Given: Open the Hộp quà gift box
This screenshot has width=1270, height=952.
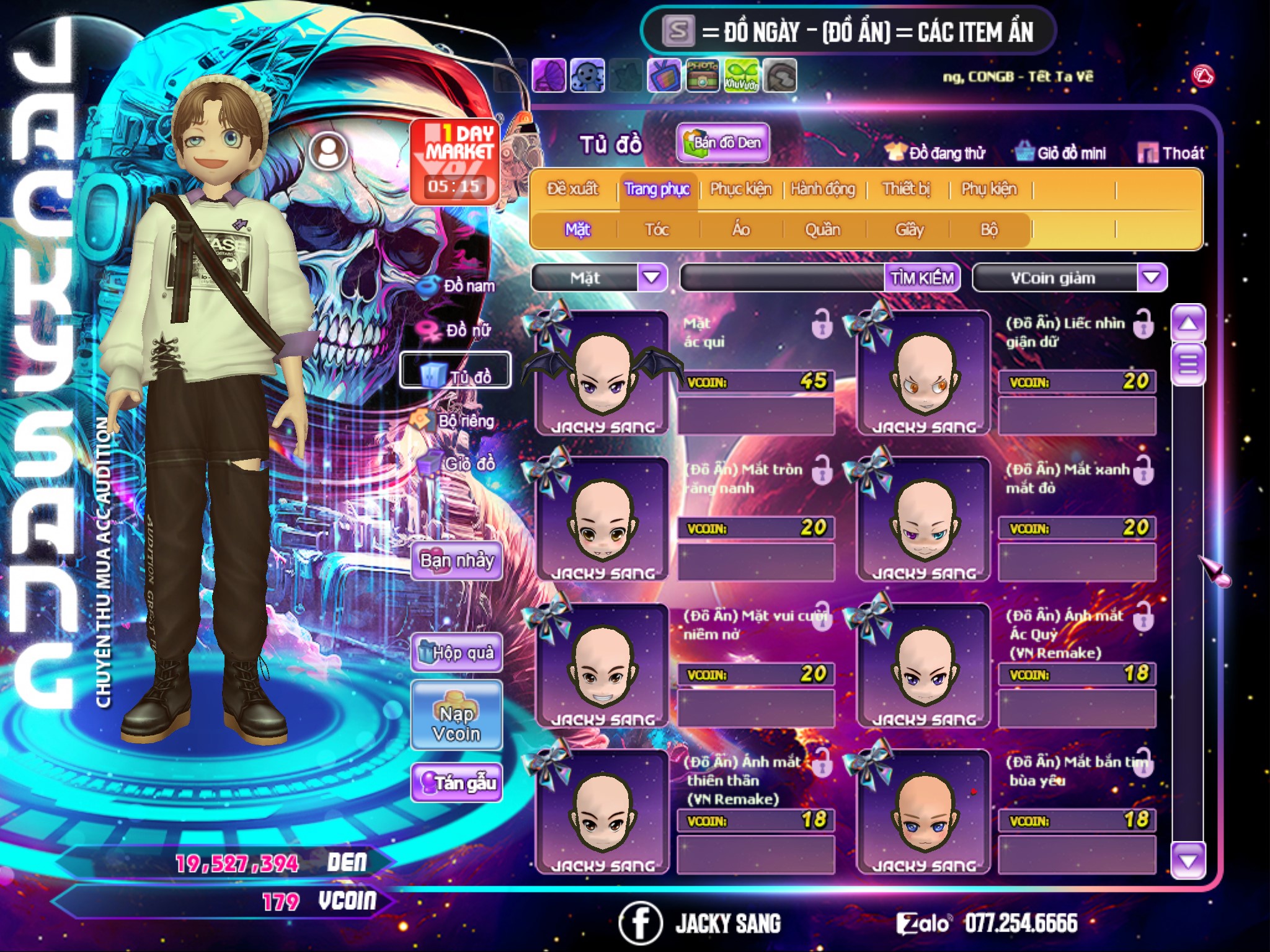Looking at the screenshot, I should tap(457, 652).
